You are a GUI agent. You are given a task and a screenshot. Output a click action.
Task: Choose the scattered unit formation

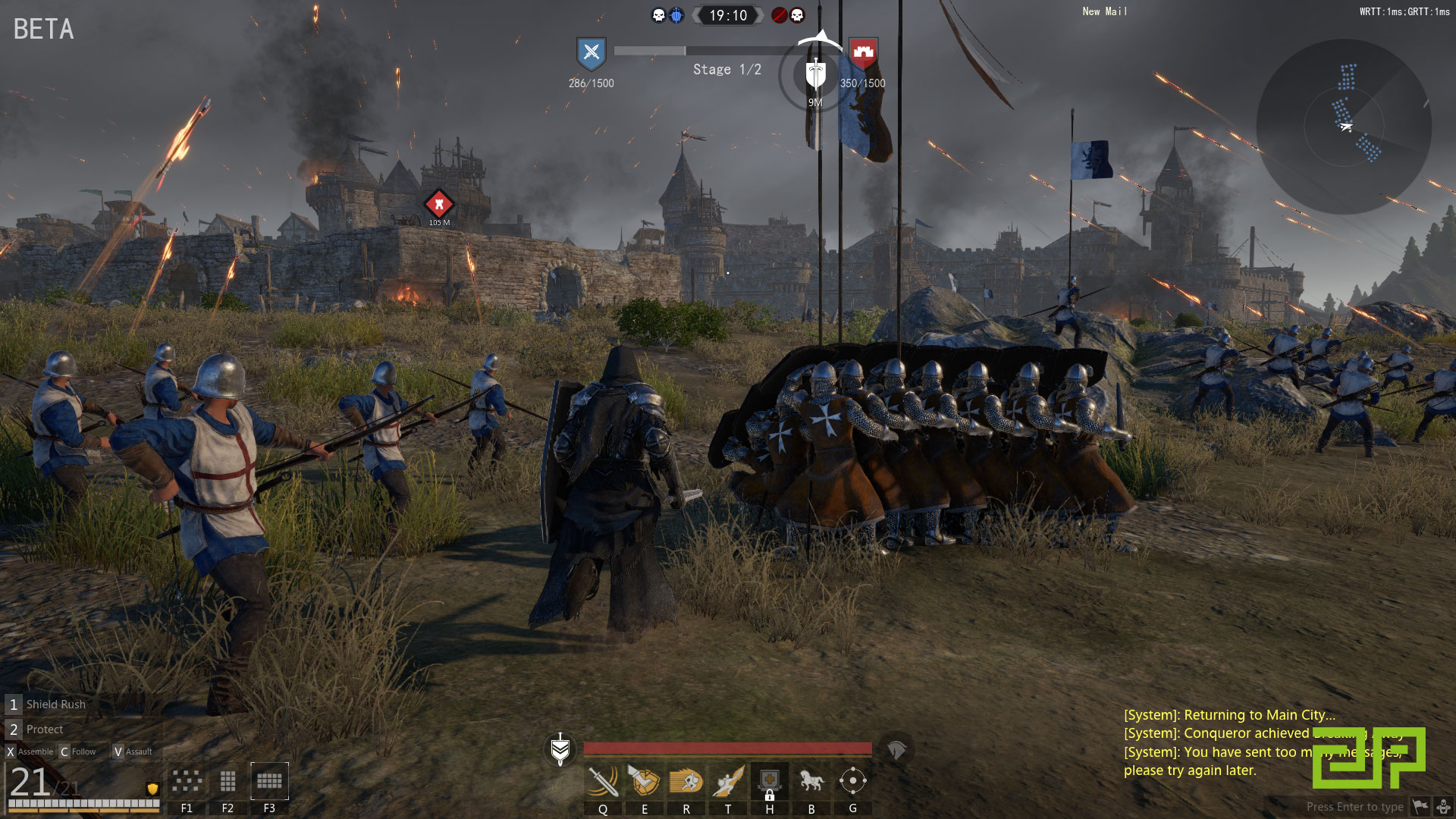coord(187,781)
